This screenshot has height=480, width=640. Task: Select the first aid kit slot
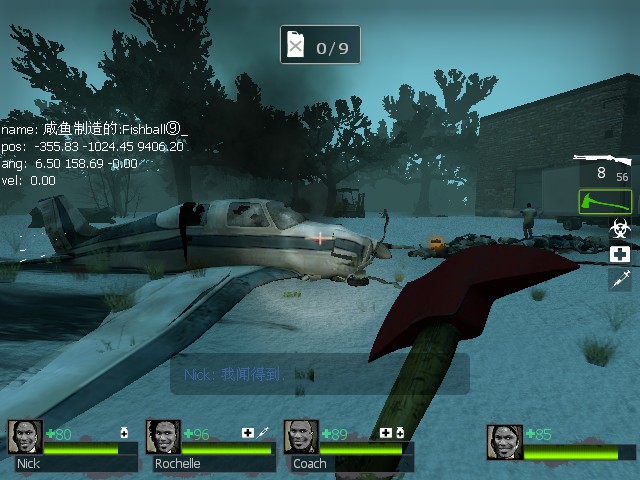pos(620,255)
